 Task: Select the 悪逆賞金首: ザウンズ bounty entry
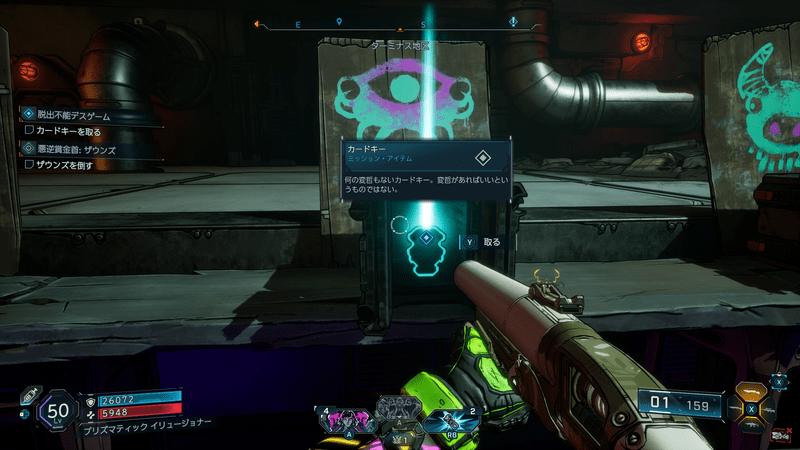pyautogui.click(x=75, y=148)
